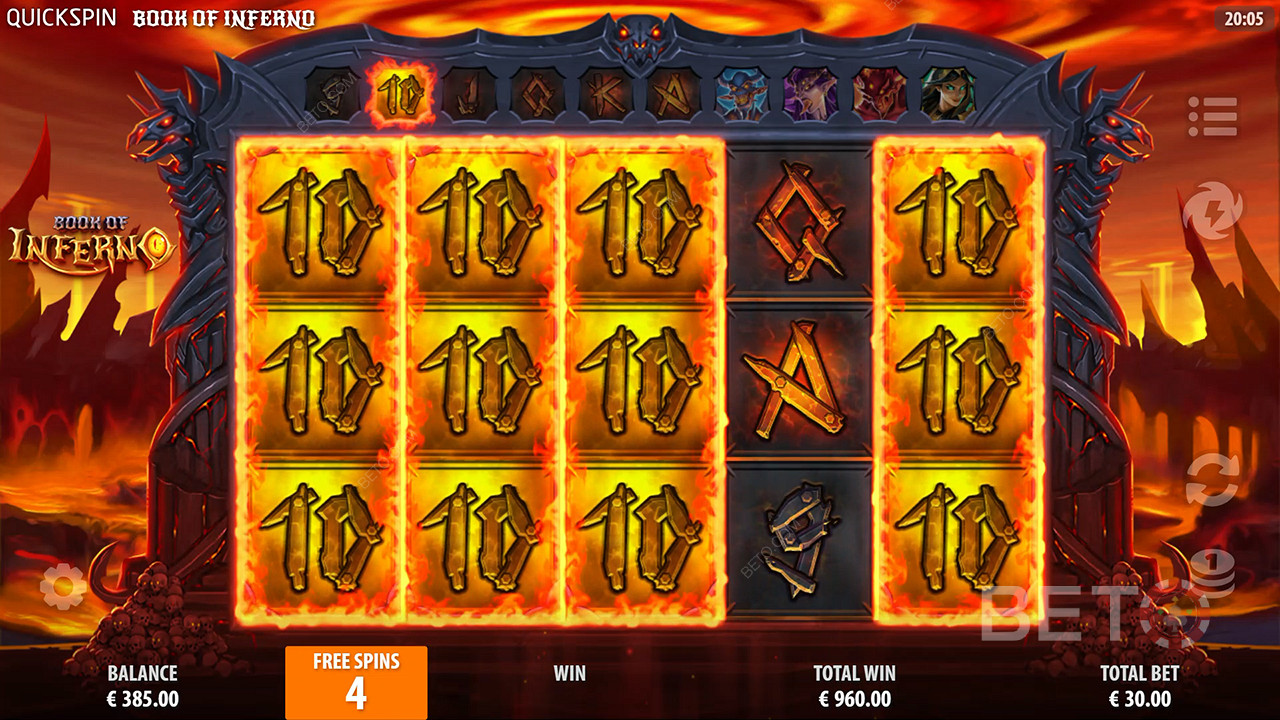Screen dimensions: 1280x720
Task: Activate the circular arrows autoplay button
Action: click(x=1212, y=479)
